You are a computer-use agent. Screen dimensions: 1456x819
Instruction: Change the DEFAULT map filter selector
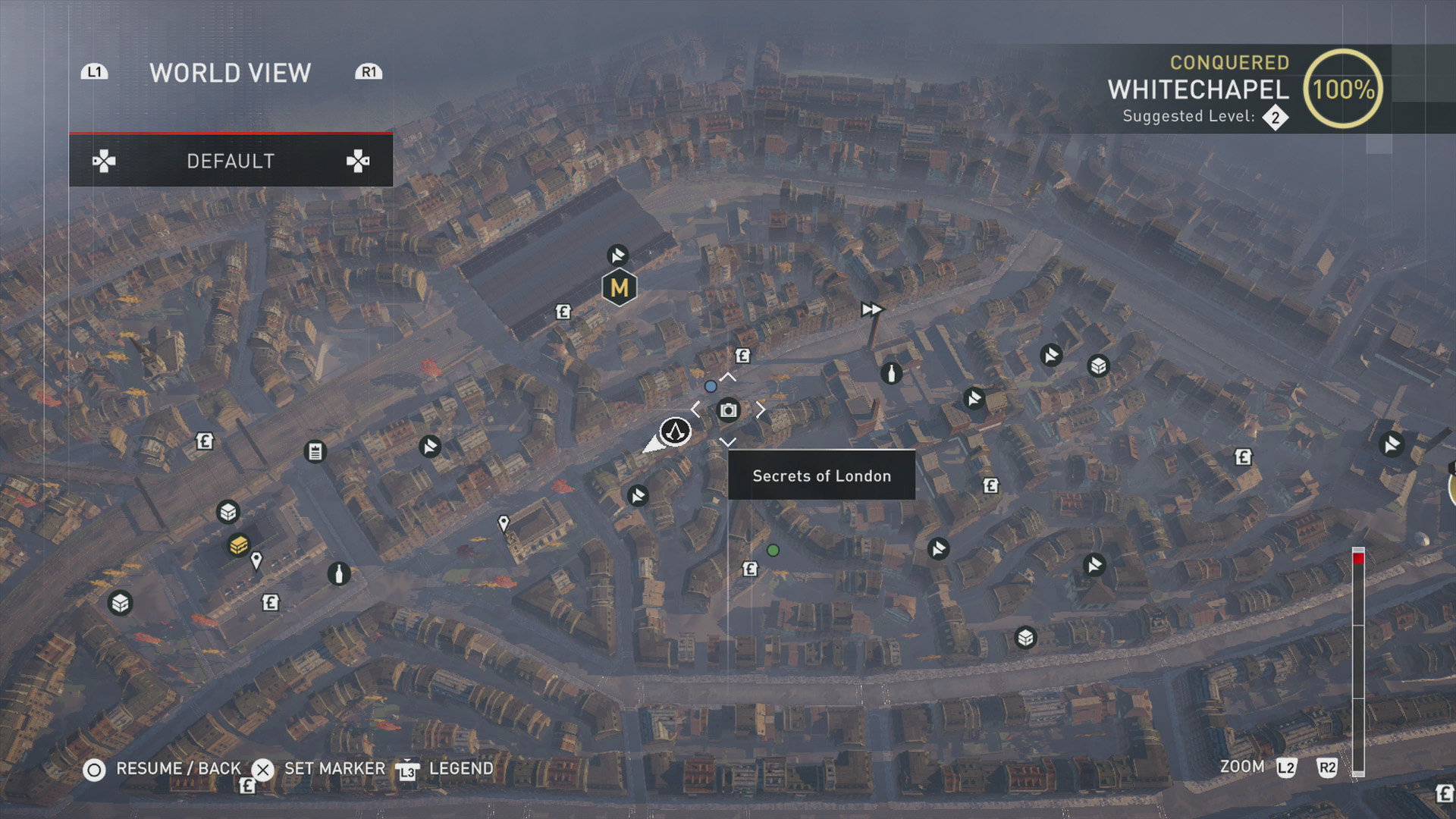[231, 161]
